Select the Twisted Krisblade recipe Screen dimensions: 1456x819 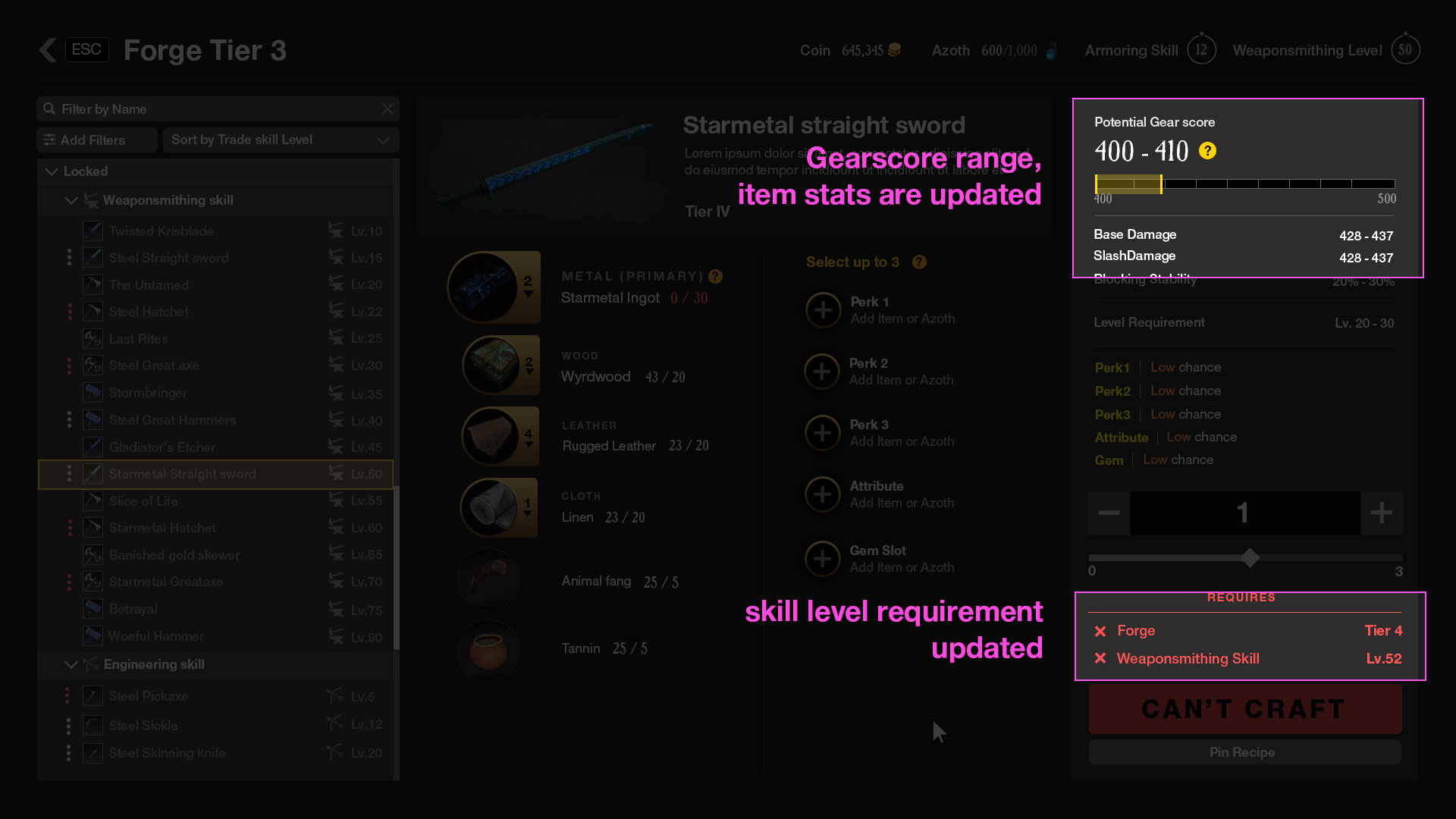[x=161, y=231]
